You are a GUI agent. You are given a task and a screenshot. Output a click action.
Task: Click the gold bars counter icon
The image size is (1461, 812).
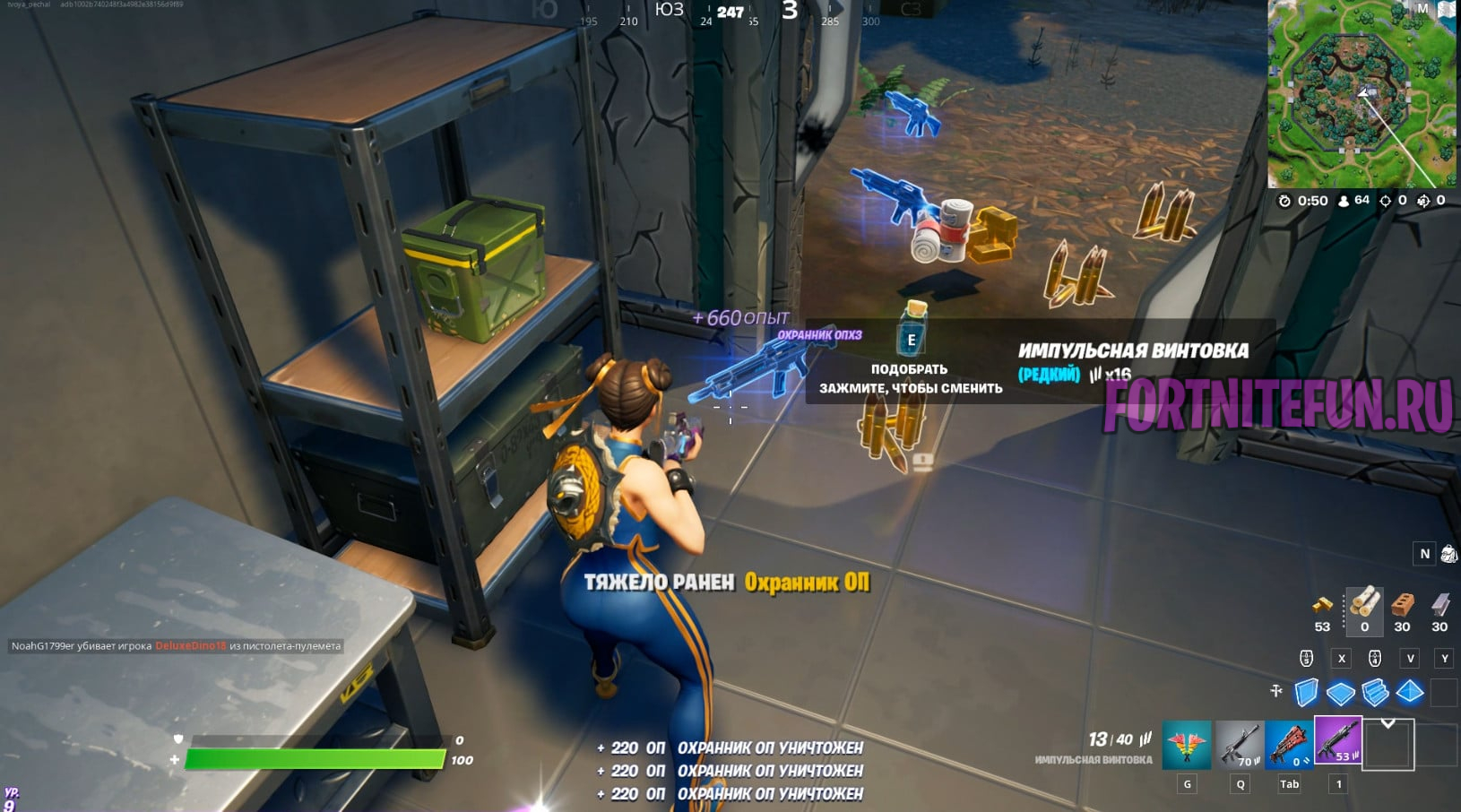[x=1322, y=604]
